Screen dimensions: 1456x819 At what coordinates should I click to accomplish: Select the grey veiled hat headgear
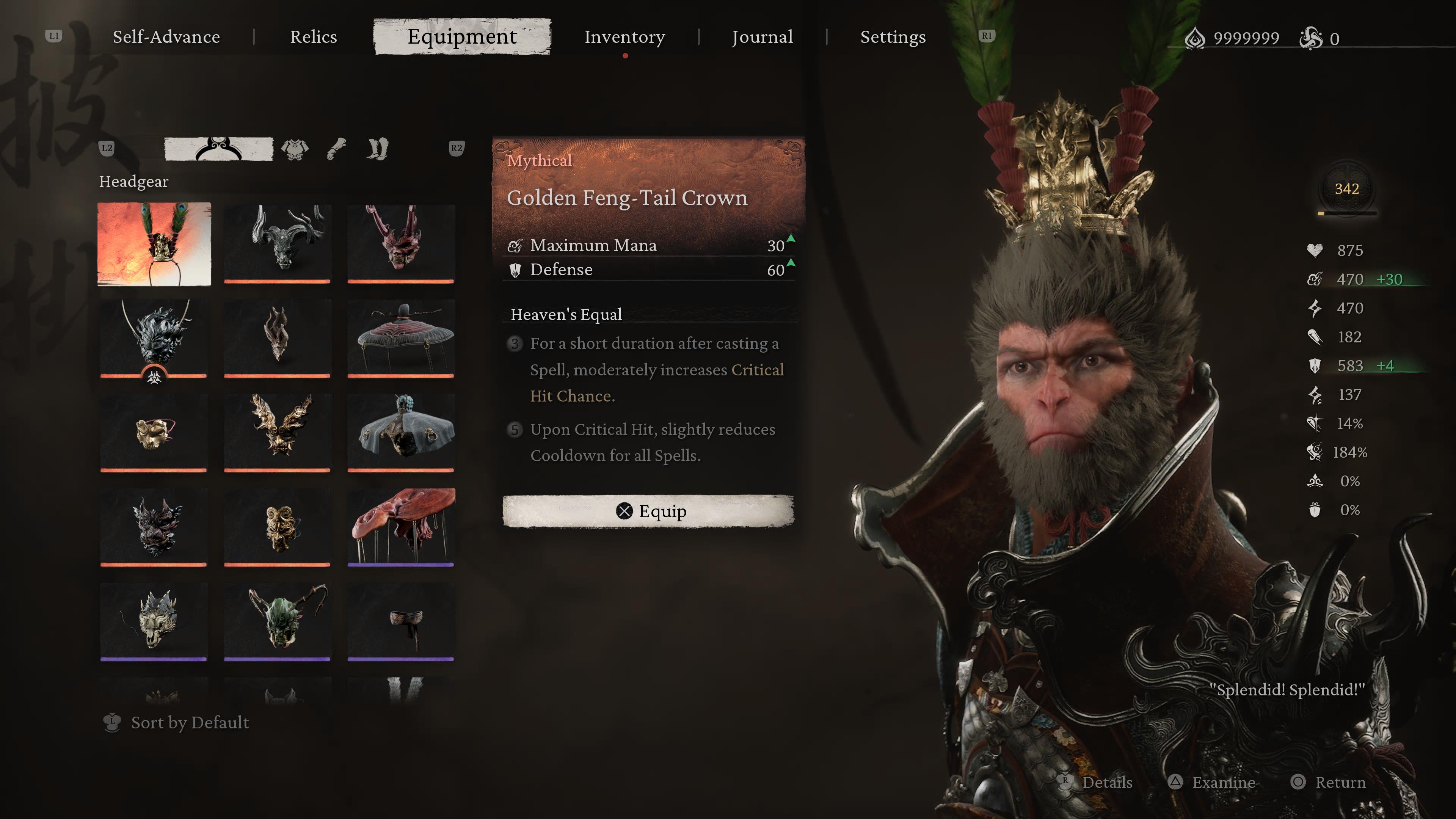pyautogui.click(x=401, y=432)
